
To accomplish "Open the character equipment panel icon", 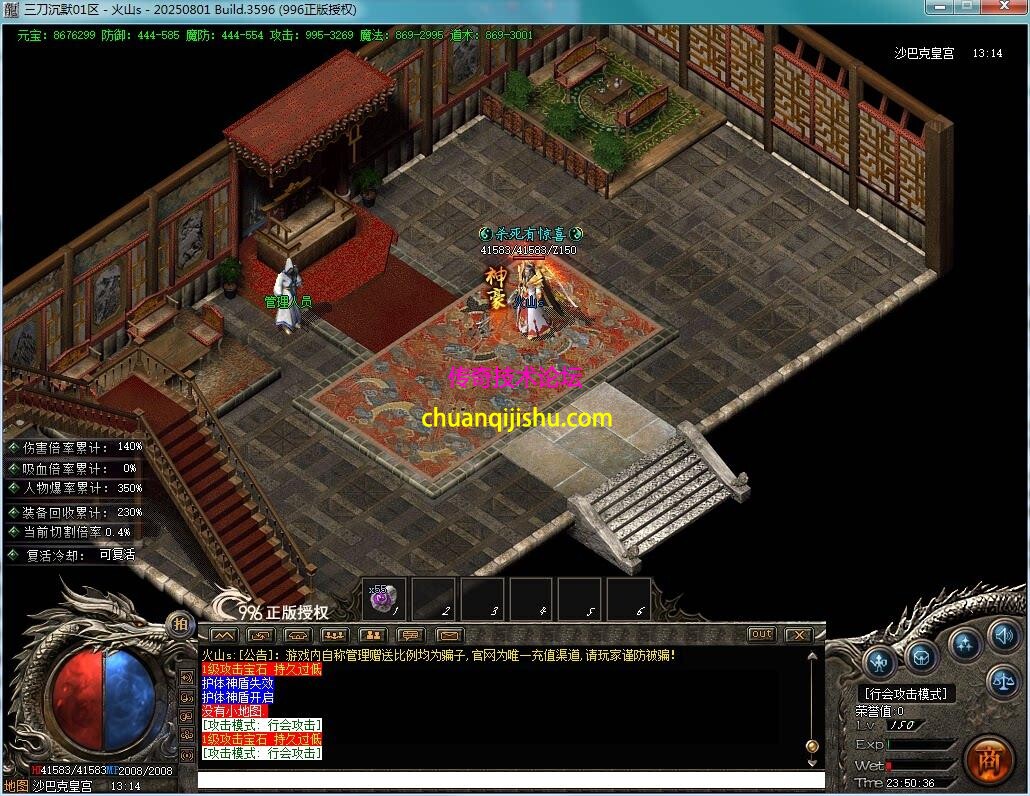I will coord(879,660).
